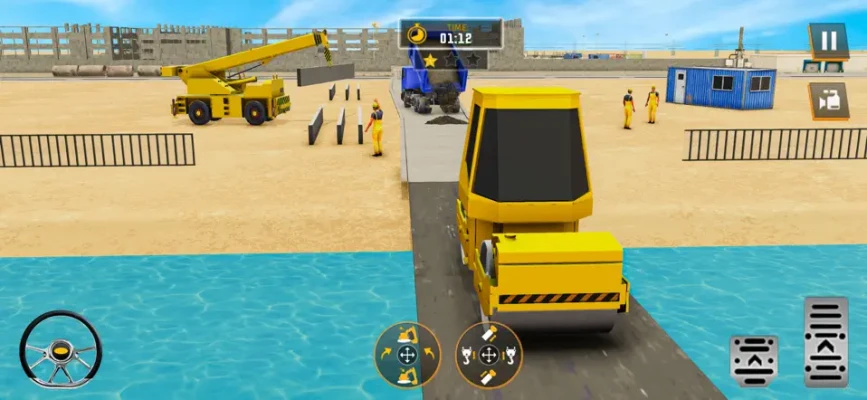The height and width of the screenshot is (400, 867).
Task: Step on the tall accelerator pedal
Action: click(826, 341)
